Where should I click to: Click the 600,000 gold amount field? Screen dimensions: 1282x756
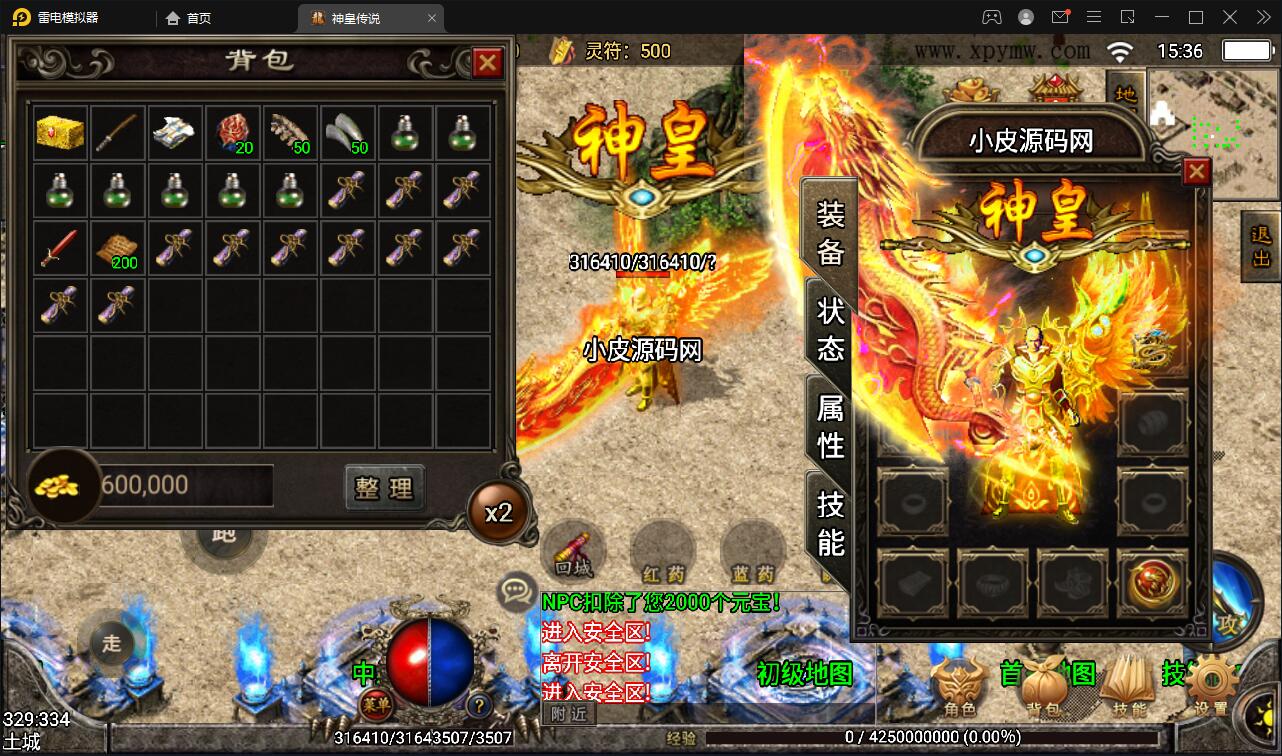[x=185, y=485]
